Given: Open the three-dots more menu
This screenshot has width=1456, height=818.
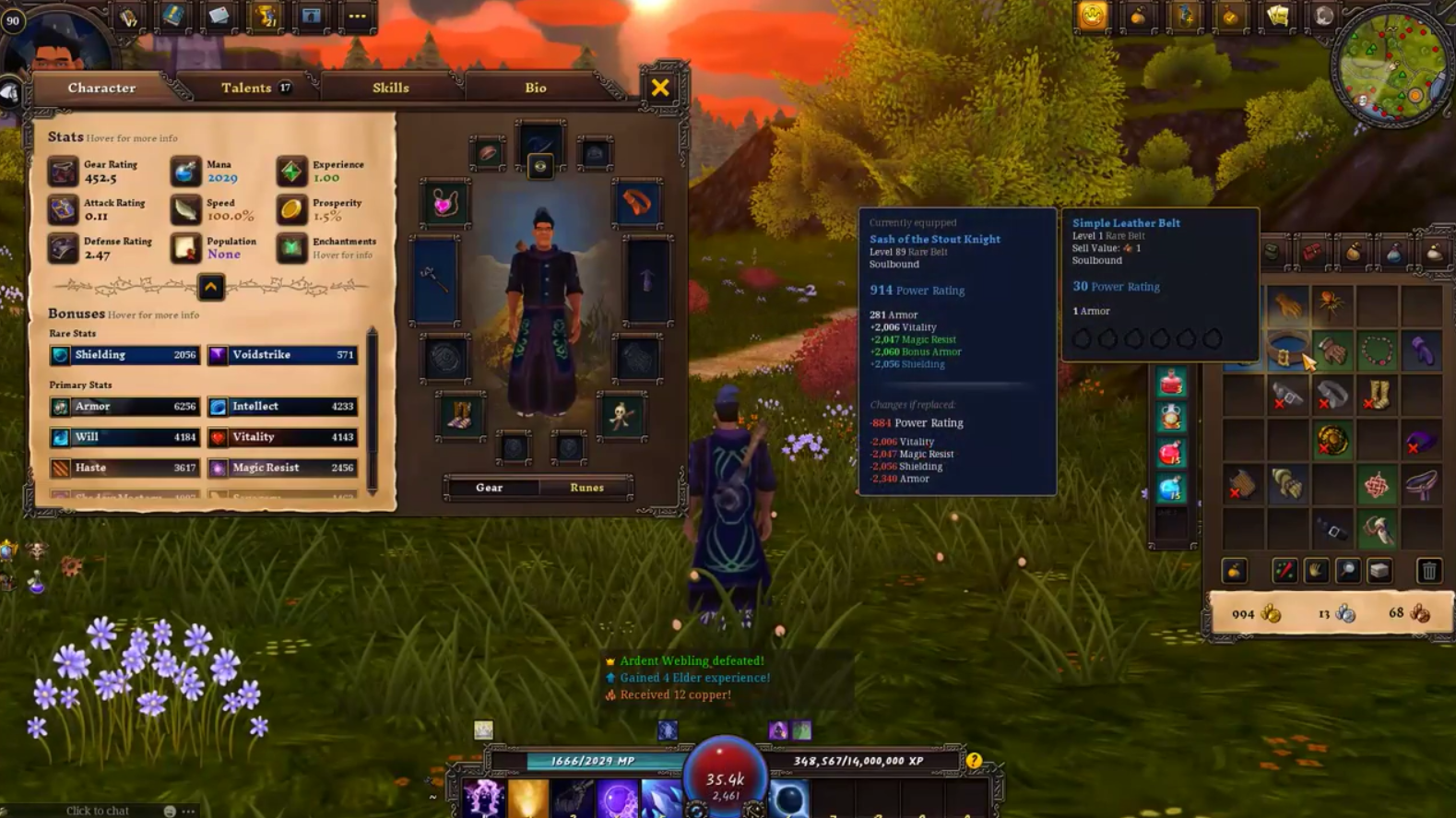Looking at the screenshot, I should click(x=357, y=17).
